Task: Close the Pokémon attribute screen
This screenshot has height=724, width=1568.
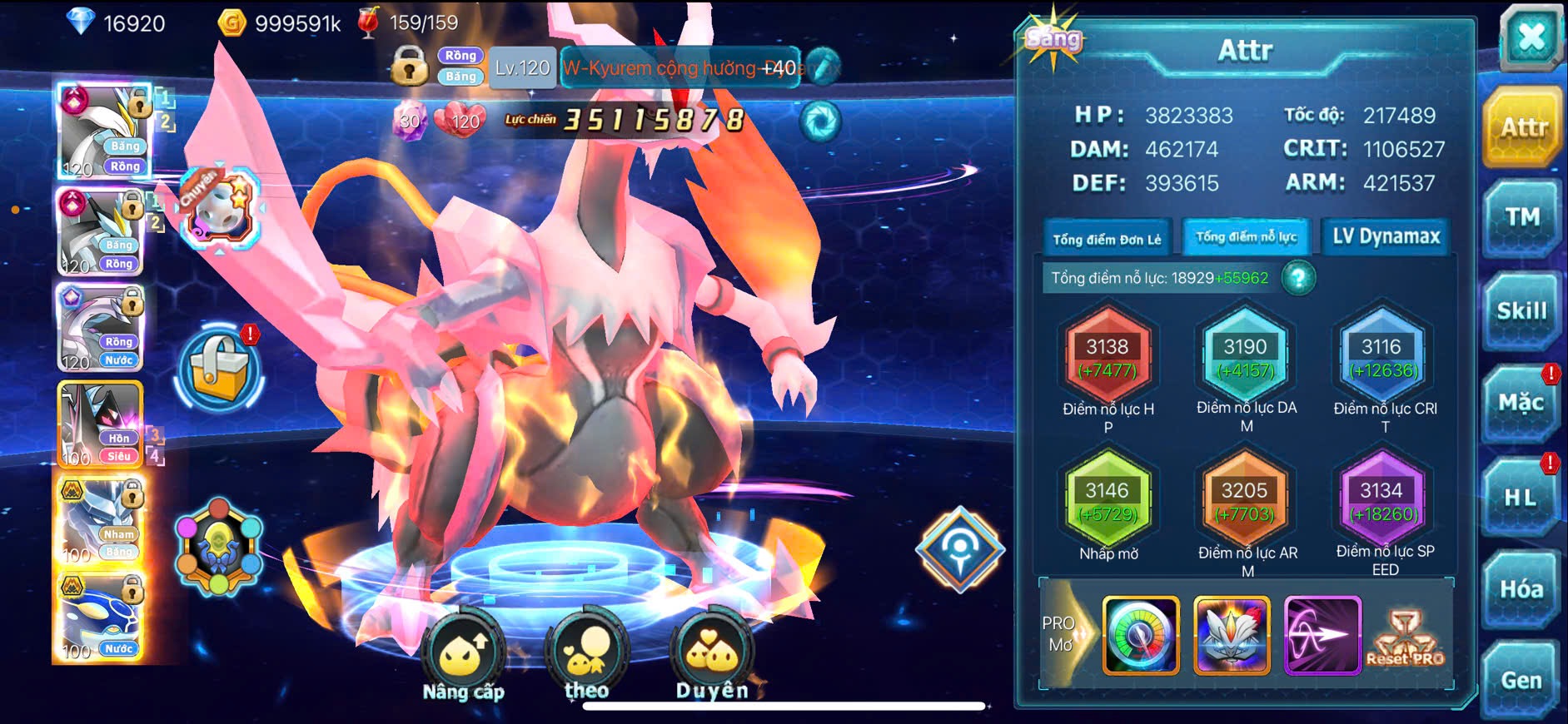Action: coord(1531,37)
